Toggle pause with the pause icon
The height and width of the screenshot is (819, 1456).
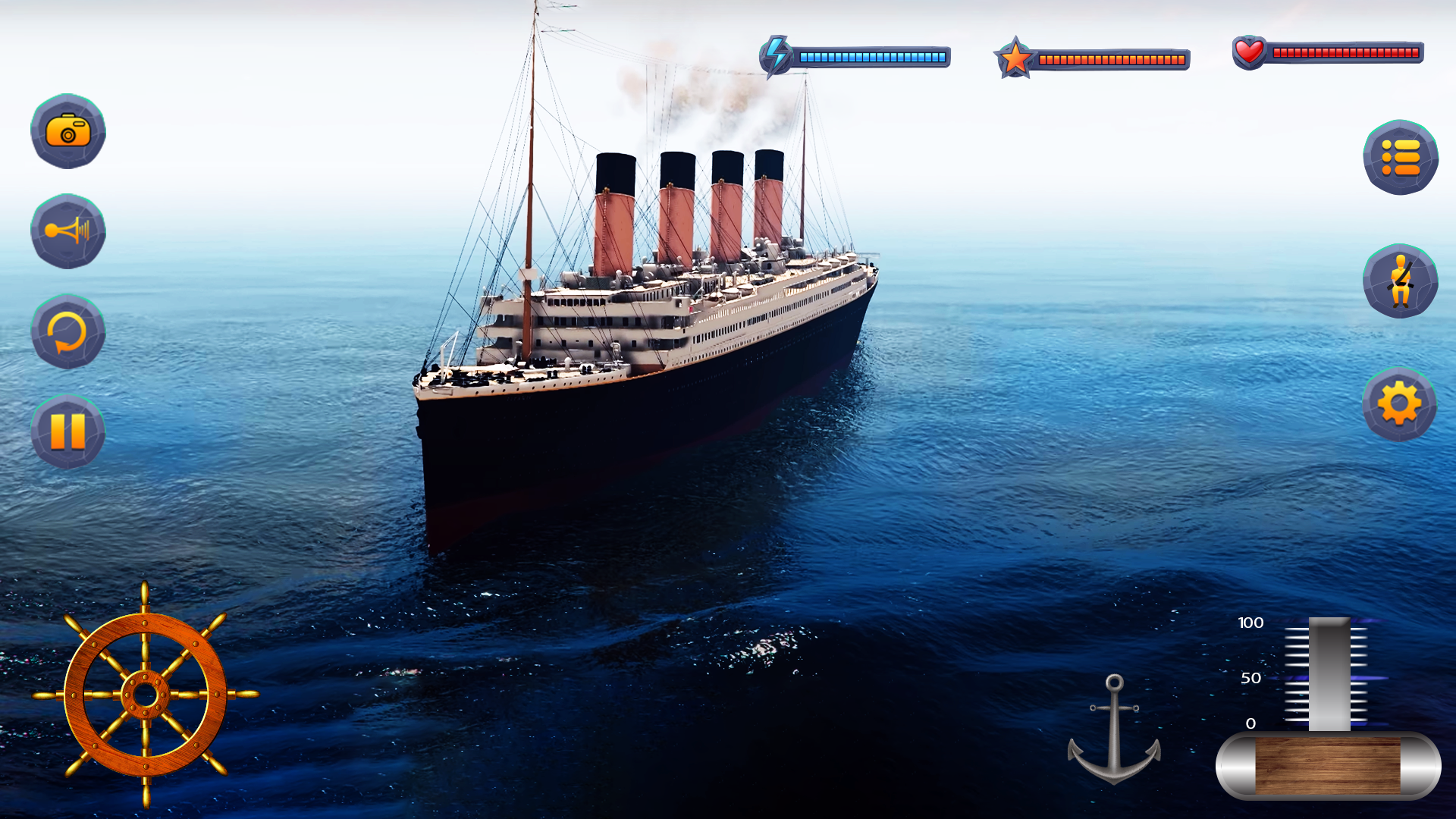coord(67,429)
